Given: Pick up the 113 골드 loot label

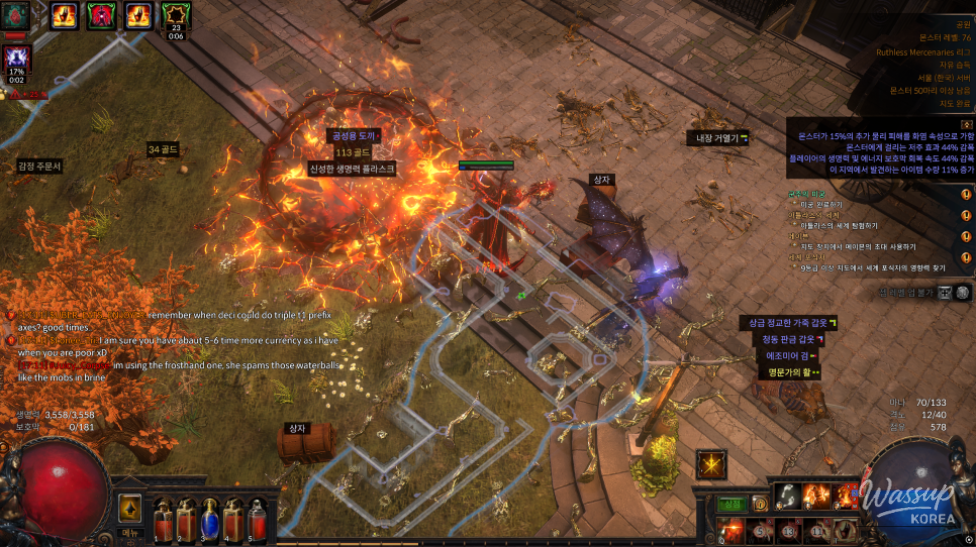Looking at the screenshot, I should [351, 152].
